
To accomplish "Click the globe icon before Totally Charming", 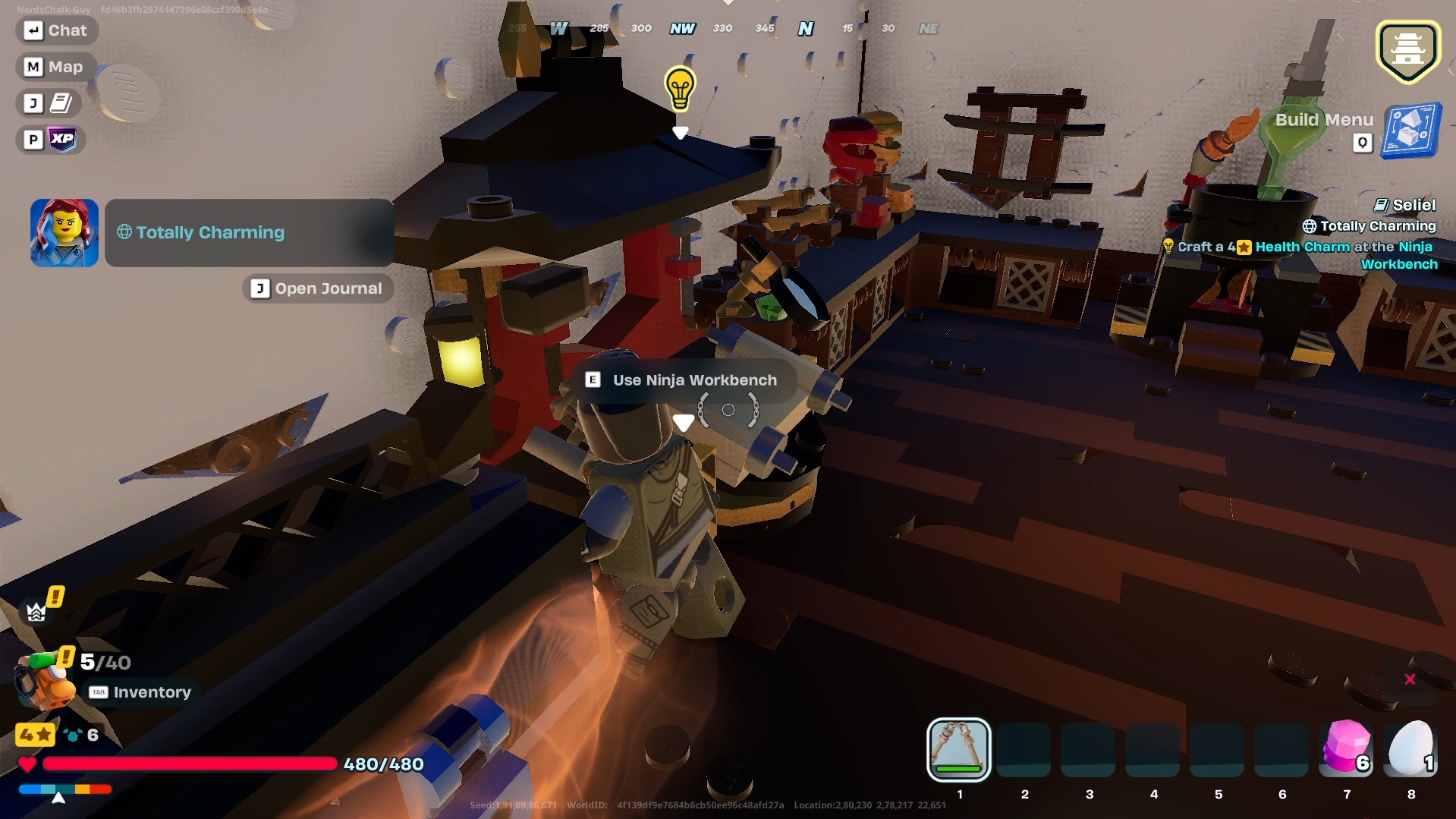I will pos(125,232).
